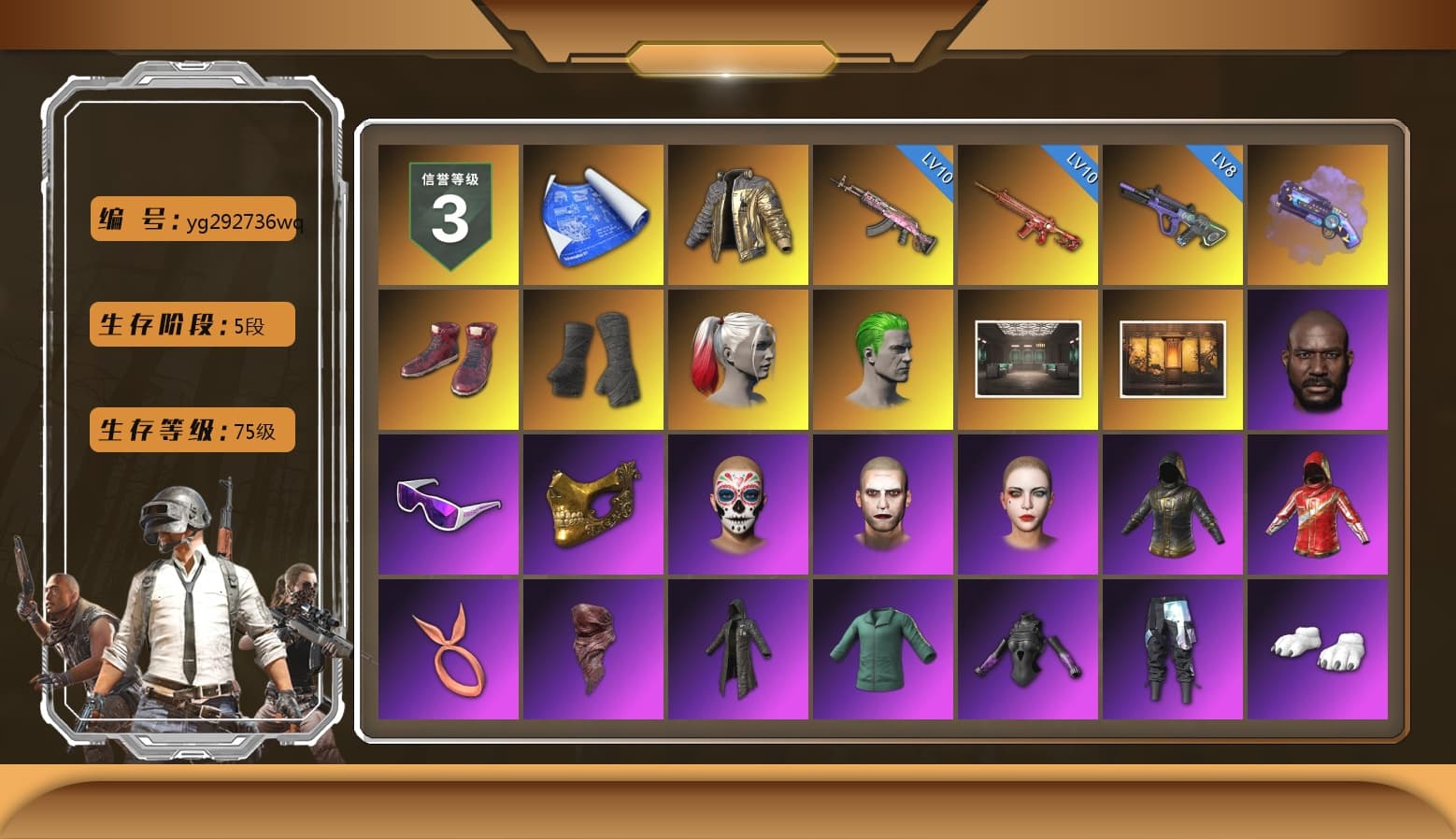
Task: Click the green-haired Joker head
Action: [x=882, y=360]
